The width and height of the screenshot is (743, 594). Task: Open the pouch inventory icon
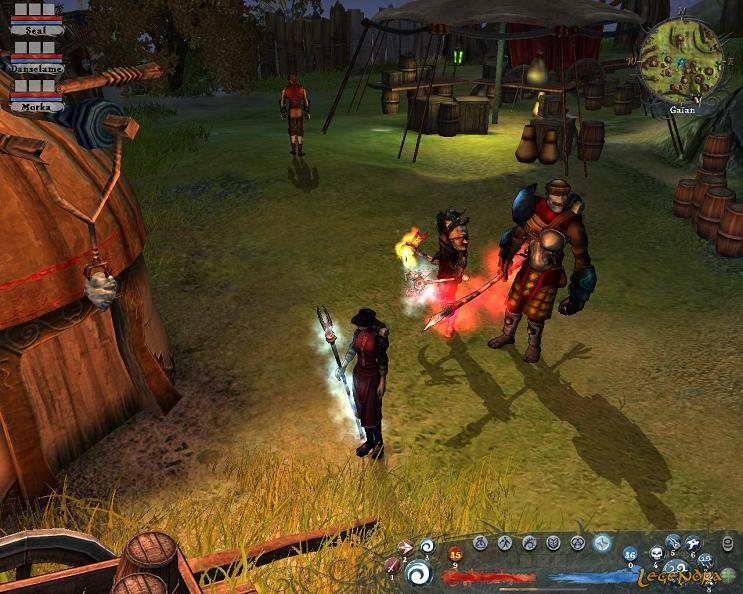tap(481, 543)
